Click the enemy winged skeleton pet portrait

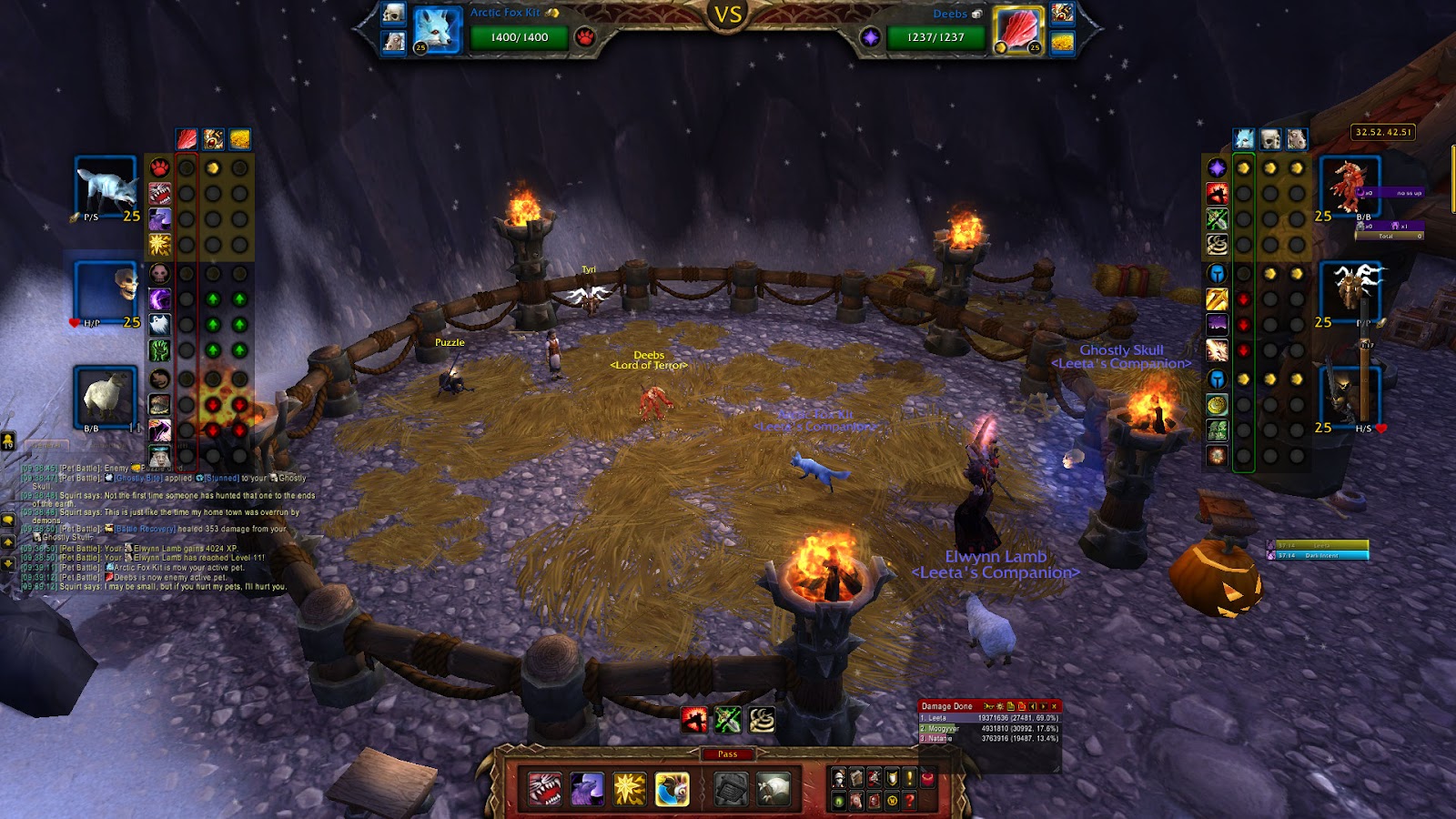tap(1350, 291)
